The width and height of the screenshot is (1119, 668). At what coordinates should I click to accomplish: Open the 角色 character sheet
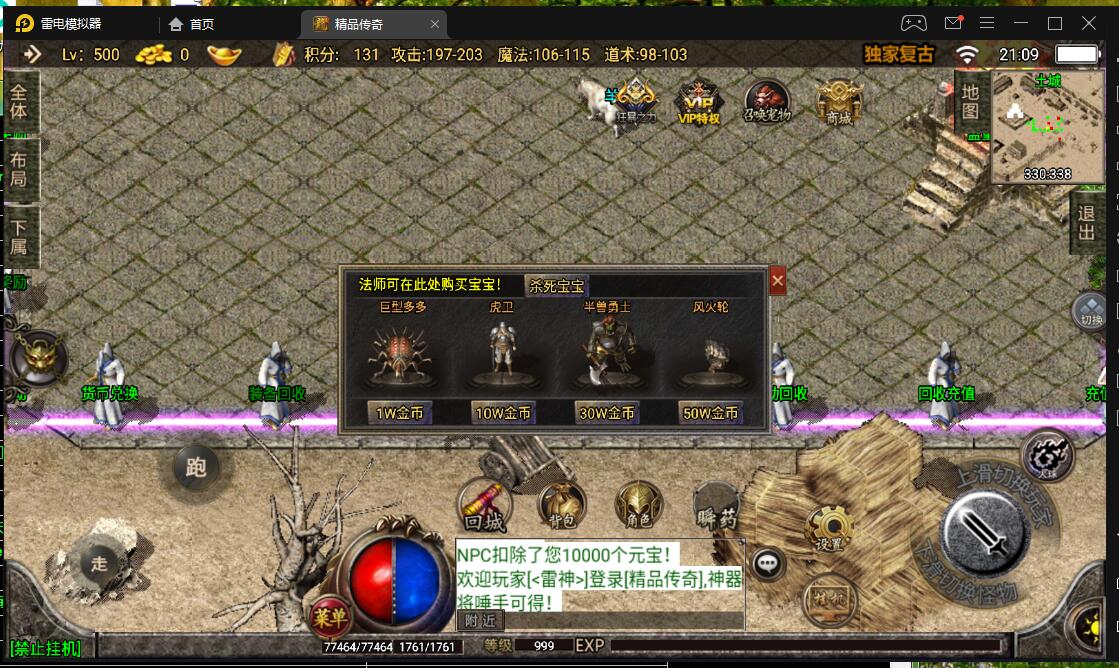coord(638,505)
